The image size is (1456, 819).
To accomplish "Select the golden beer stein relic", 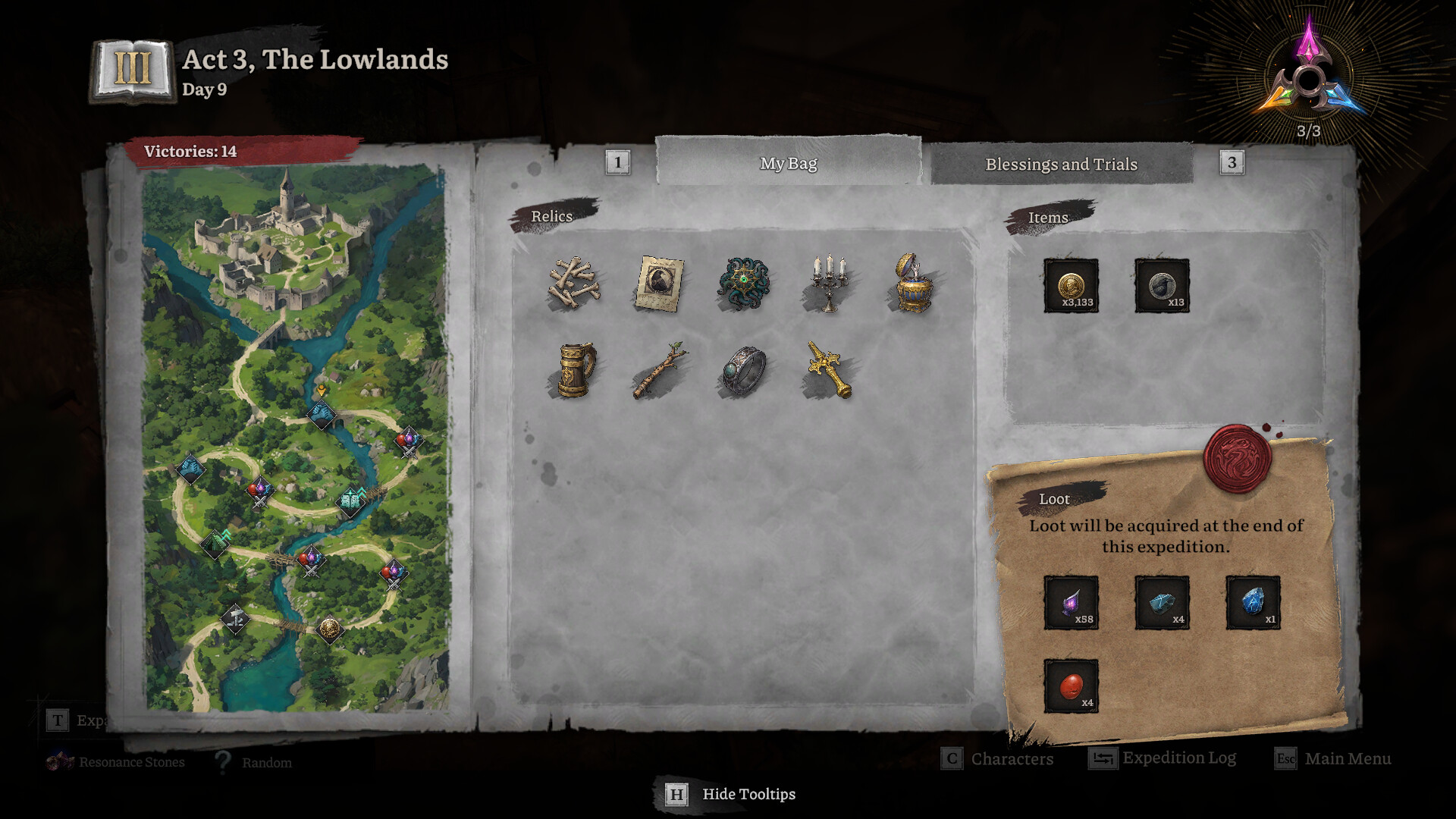I will [x=576, y=370].
